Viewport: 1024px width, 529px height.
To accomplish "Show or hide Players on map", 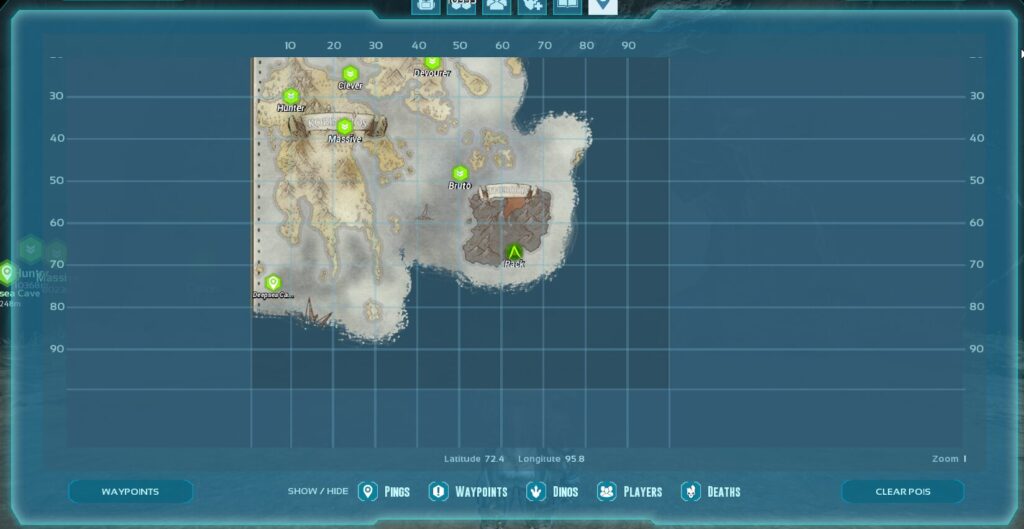I will [629, 491].
